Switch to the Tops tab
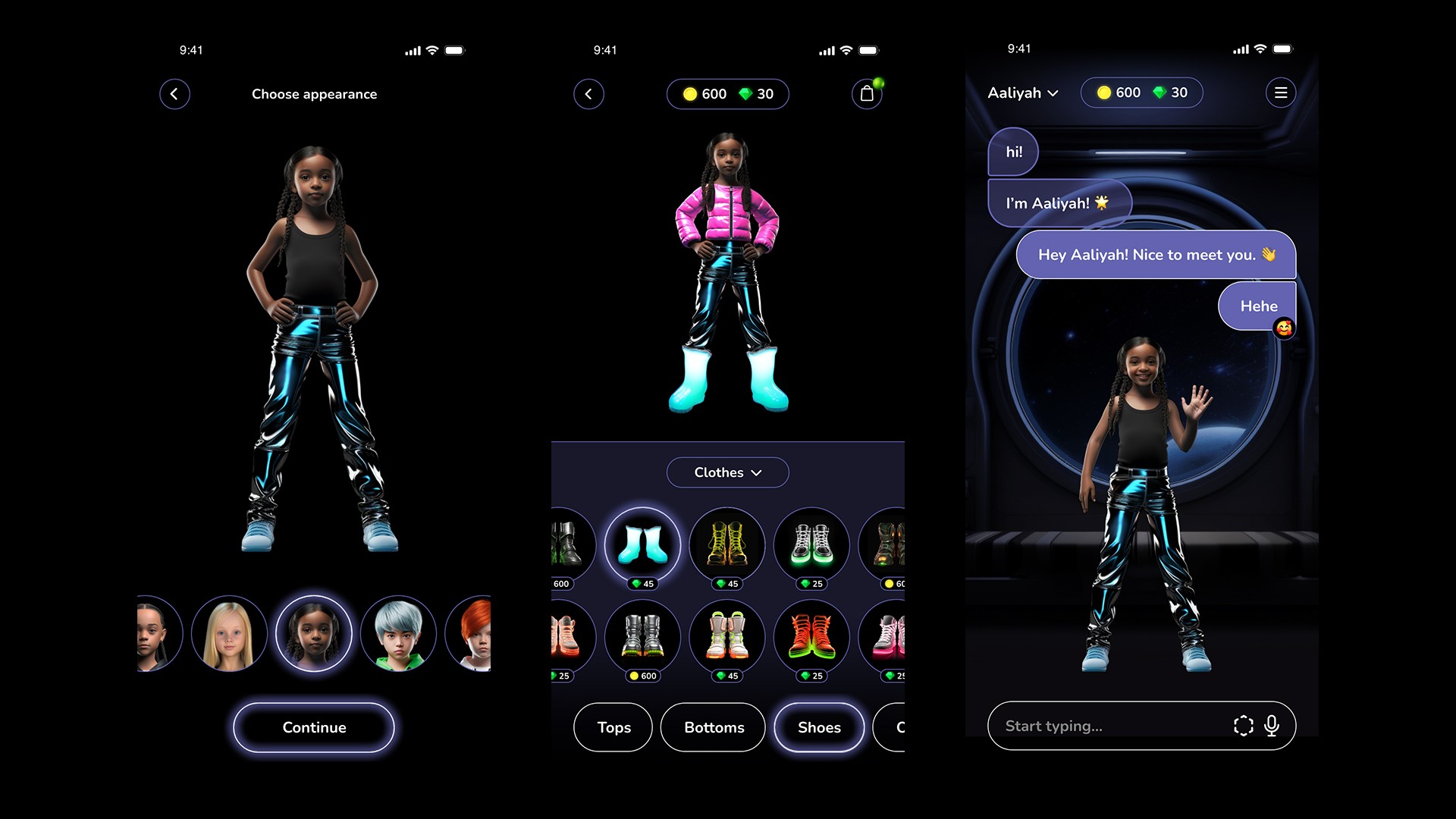Viewport: 1456px width, 819px height. 613,727
